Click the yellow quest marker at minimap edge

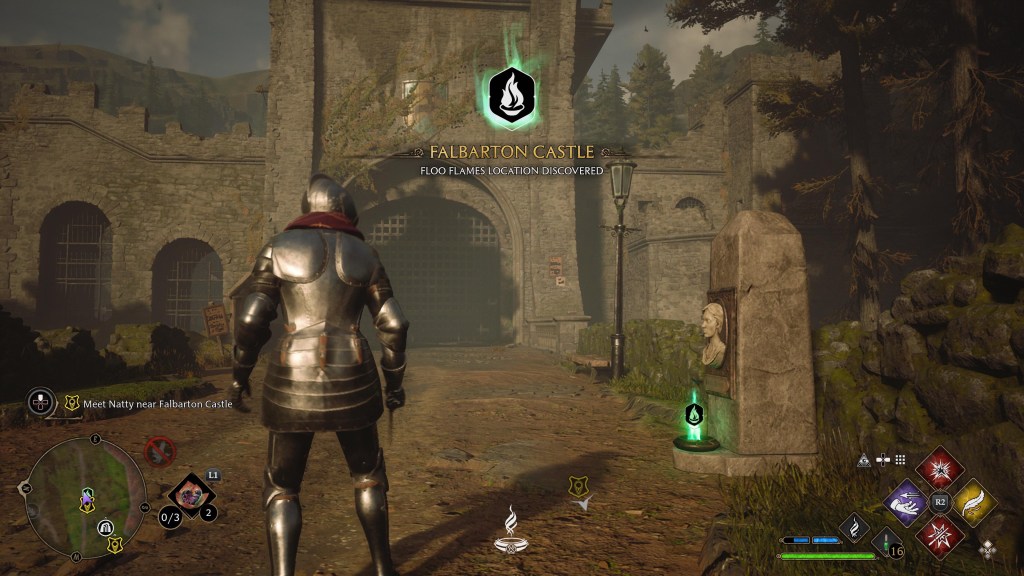(115, 545)
